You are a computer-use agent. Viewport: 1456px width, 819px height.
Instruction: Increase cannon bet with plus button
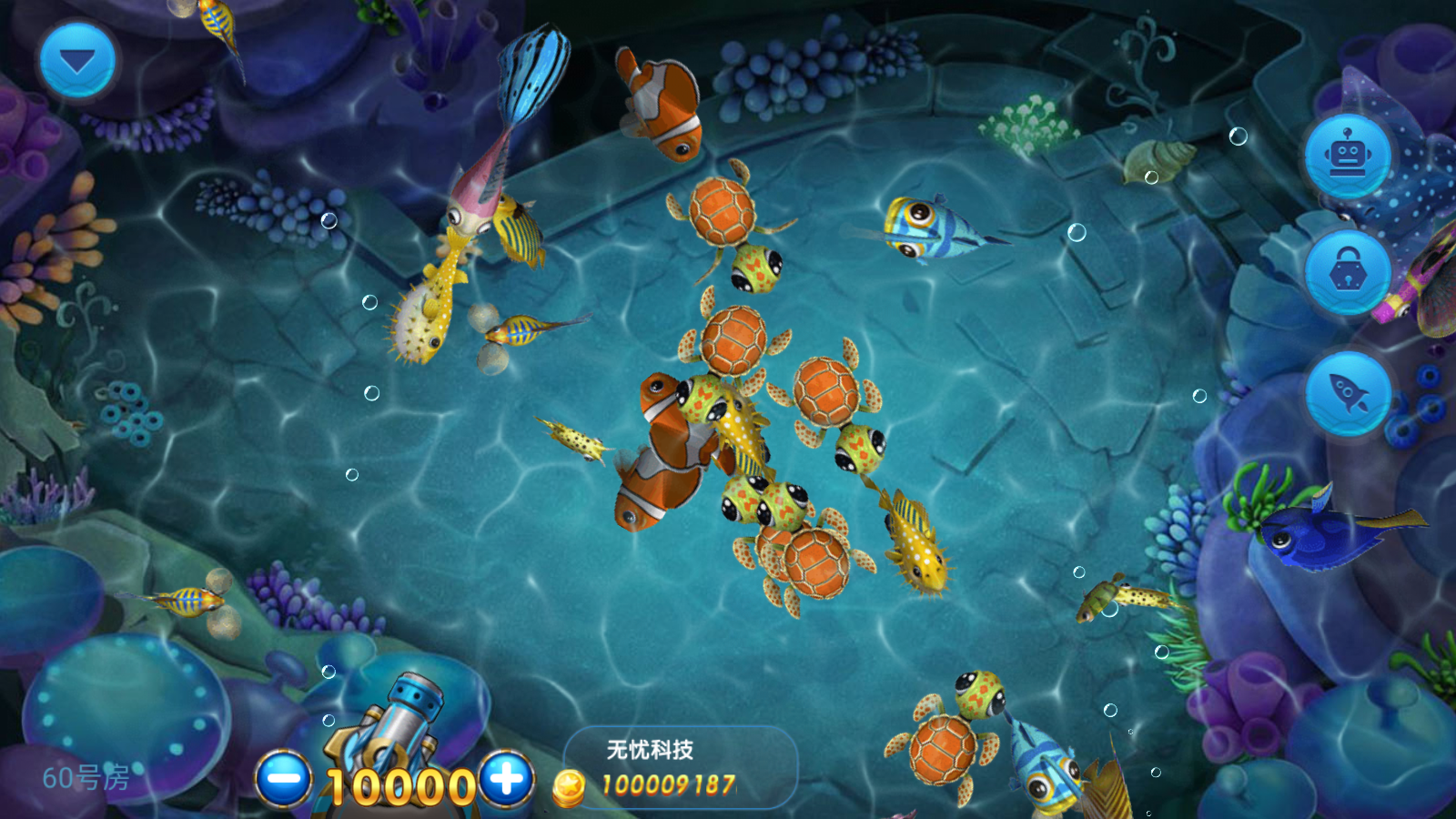[x=507, y=780]
